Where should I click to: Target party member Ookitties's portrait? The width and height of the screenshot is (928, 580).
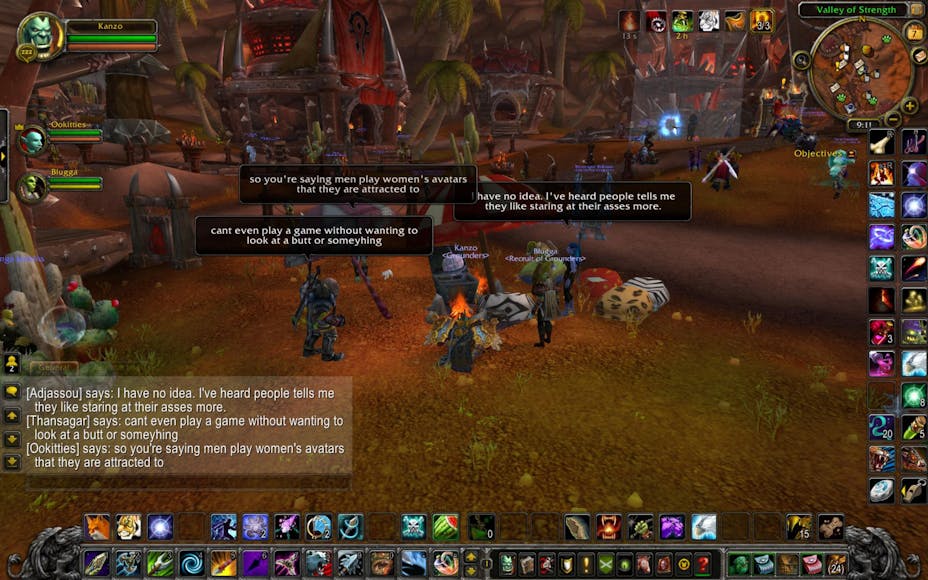click(x=32, y=141)
